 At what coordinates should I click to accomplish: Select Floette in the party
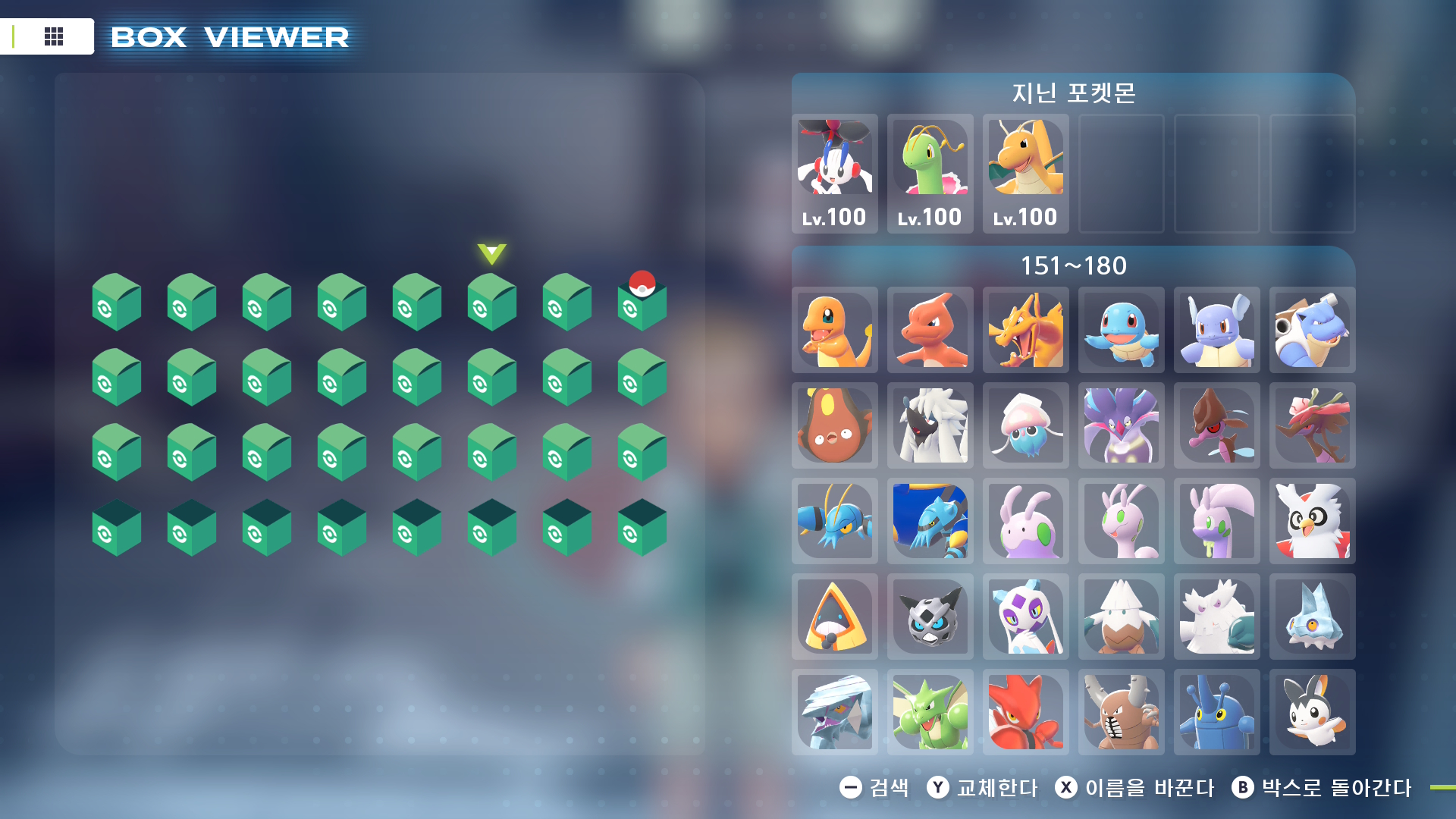click(x=834, y=173)
